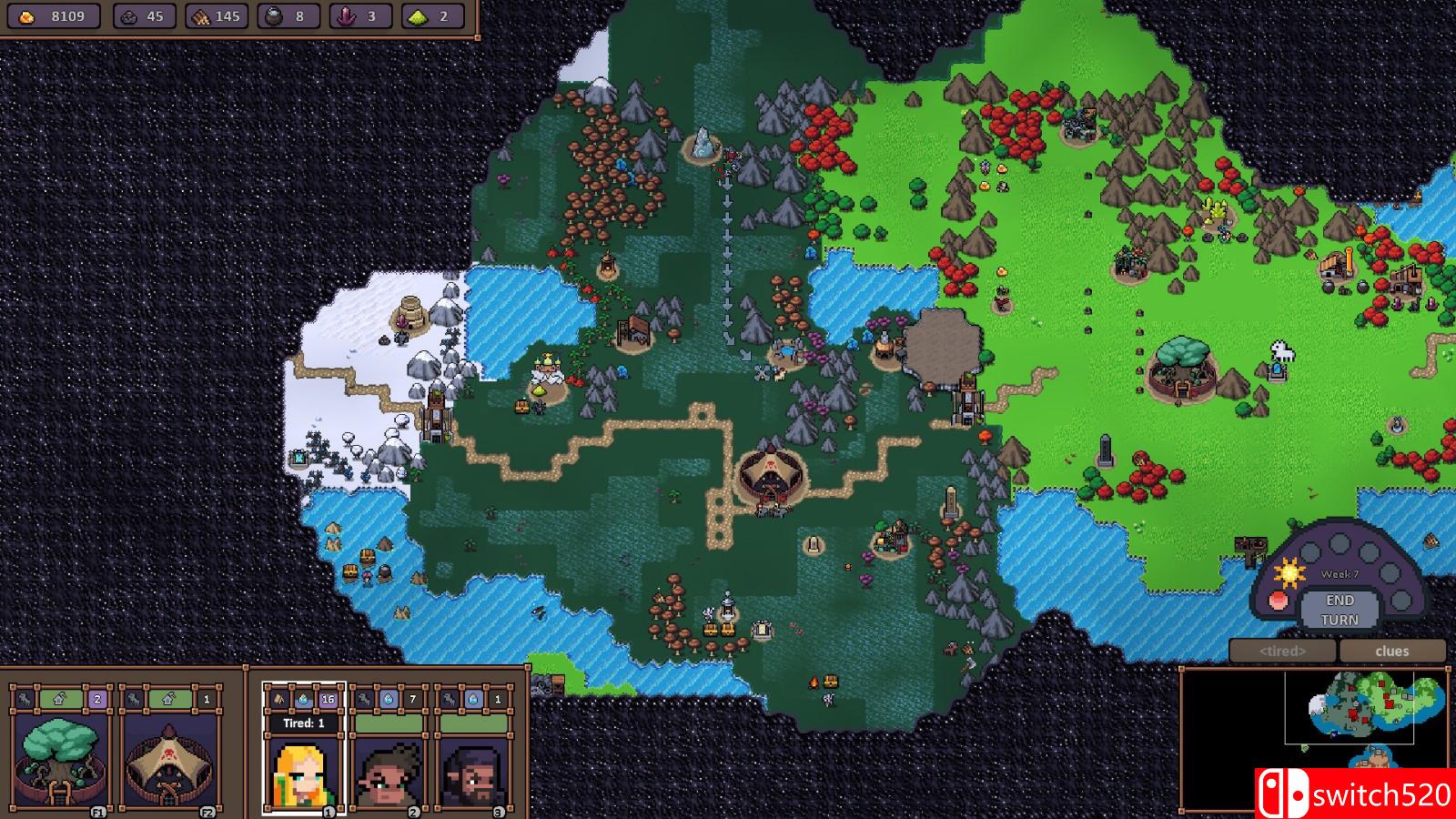1456x819 pixels.
Task: Click the horse movement icon on hero 3's panel
Action: (448, 699)
